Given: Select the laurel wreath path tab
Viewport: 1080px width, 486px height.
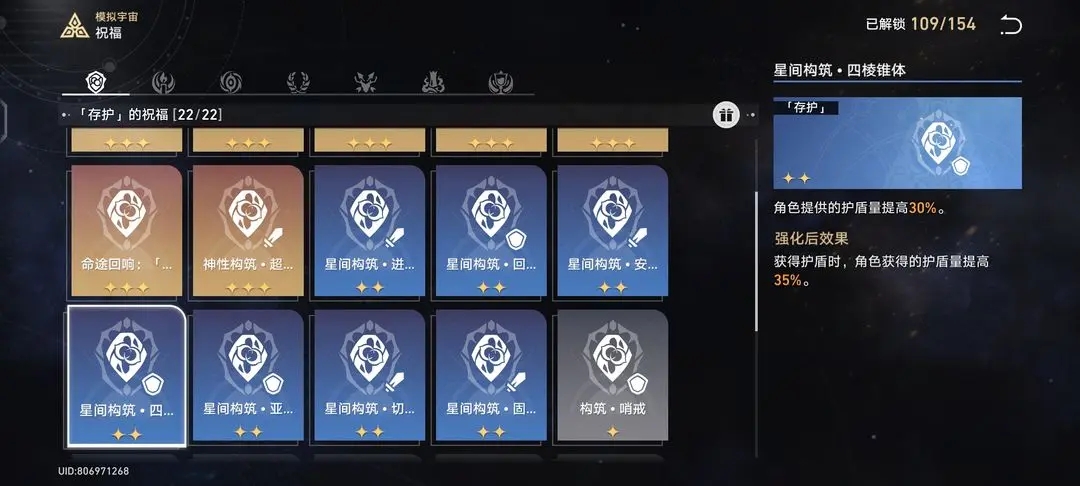Looking at the screenshot, I should click(x=297, y=82).
